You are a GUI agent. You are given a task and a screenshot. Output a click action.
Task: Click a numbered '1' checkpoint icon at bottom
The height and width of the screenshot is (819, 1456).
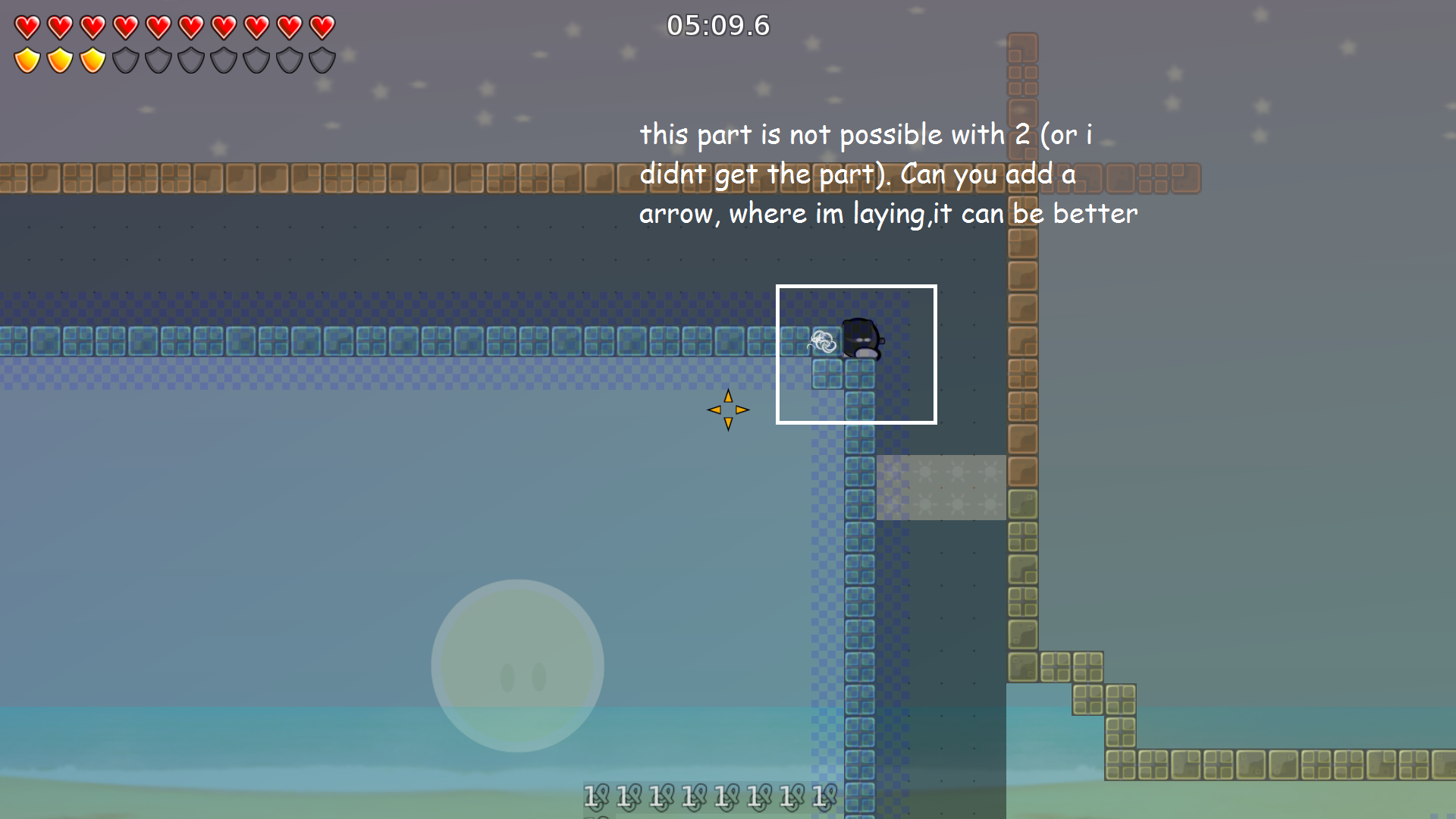(x=595, y=796)
